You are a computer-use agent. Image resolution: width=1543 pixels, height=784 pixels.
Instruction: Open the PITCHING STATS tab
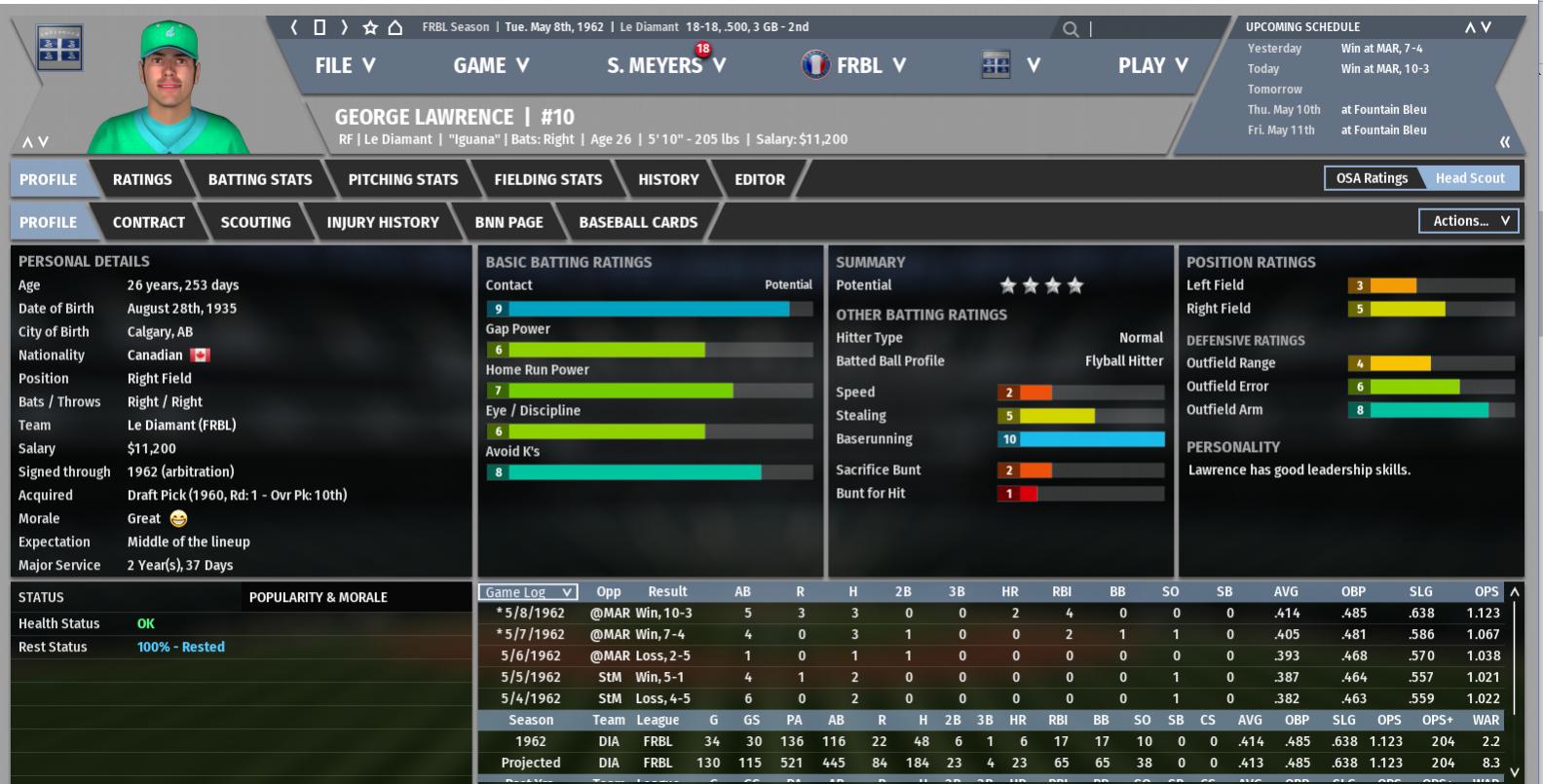click(x=402, y=179)
